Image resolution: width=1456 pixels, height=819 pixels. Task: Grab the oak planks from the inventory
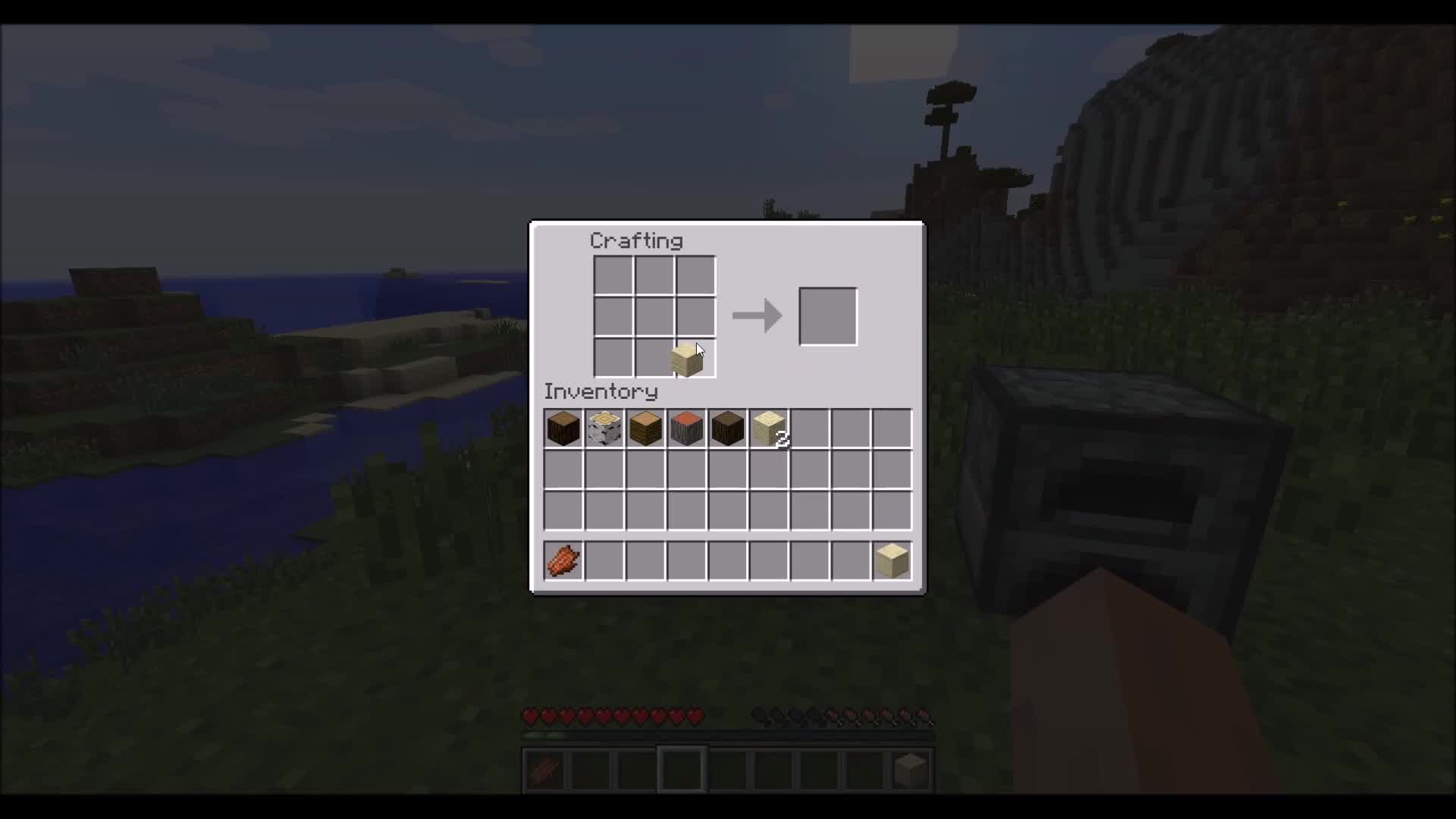click(x=646, y=428)
